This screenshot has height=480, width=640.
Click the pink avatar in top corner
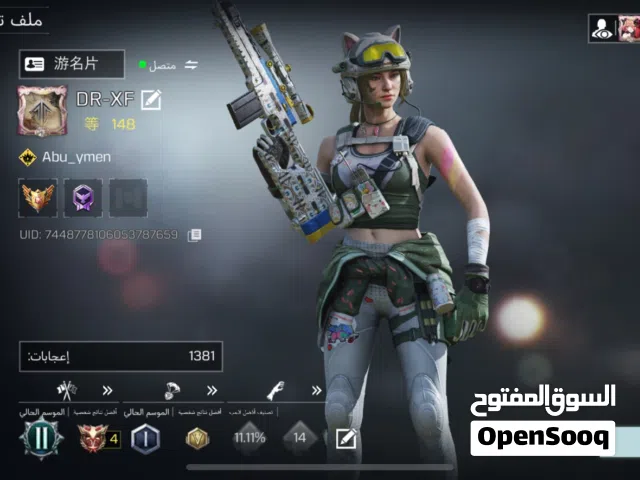pyautogui.click(x=629, y=29)
